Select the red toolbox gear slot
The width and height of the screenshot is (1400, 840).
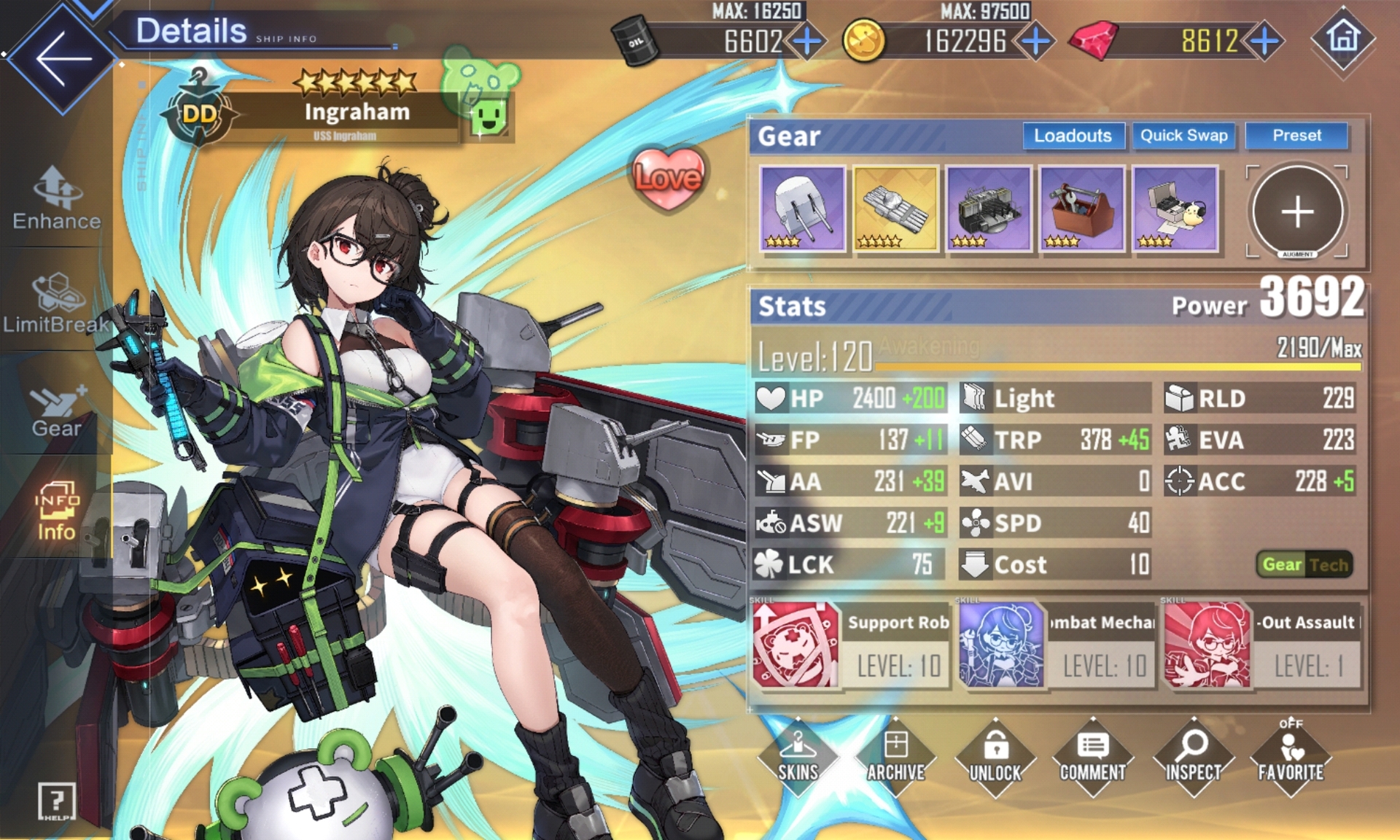pos(1082,209)
